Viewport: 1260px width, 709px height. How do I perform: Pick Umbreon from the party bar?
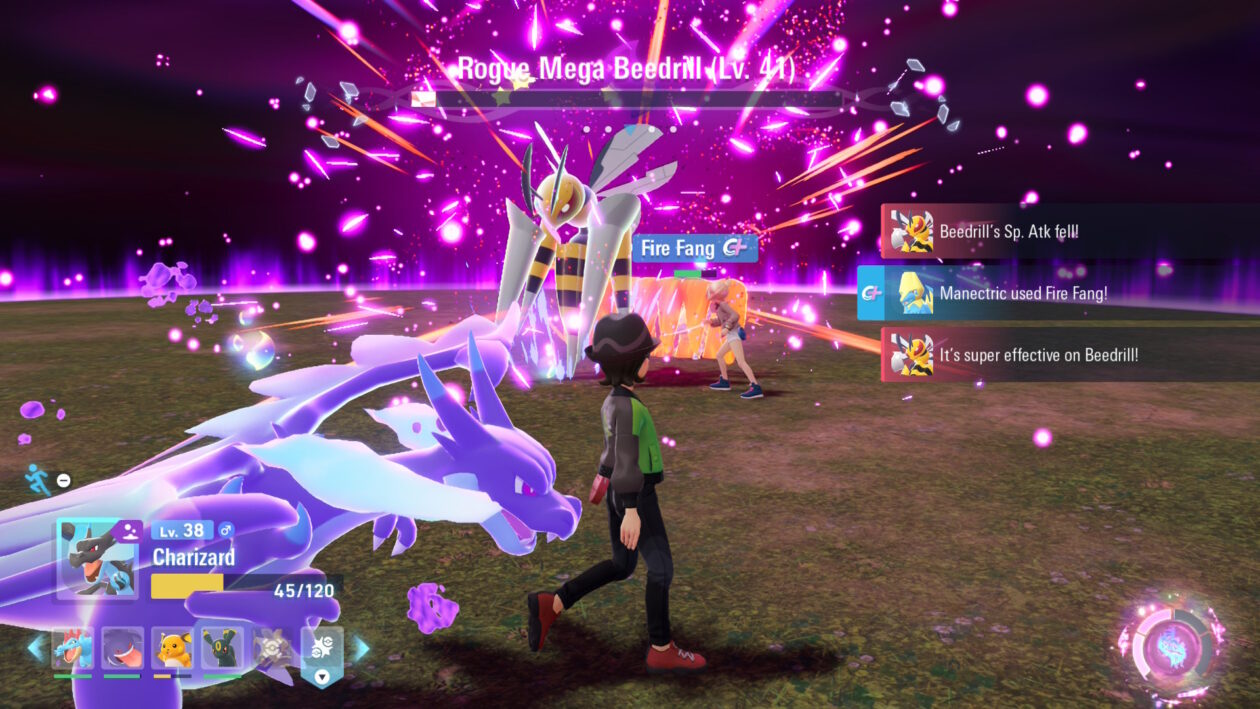tap(222, 648)
